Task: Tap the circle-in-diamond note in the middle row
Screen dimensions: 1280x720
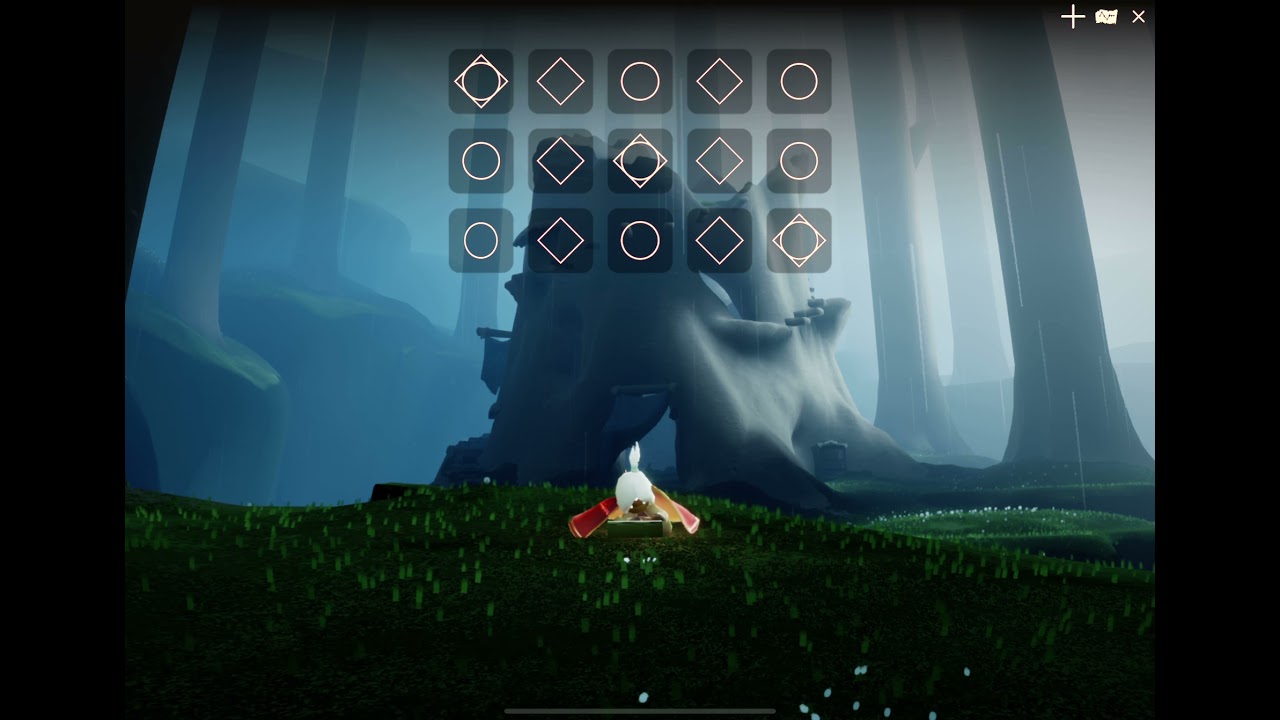Action: [x=640, y=161]
